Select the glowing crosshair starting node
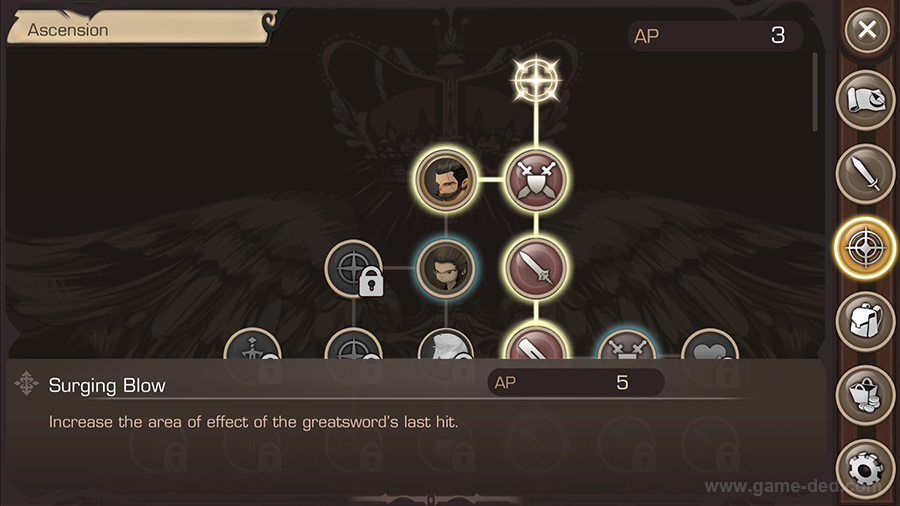 tap(537, 82)
